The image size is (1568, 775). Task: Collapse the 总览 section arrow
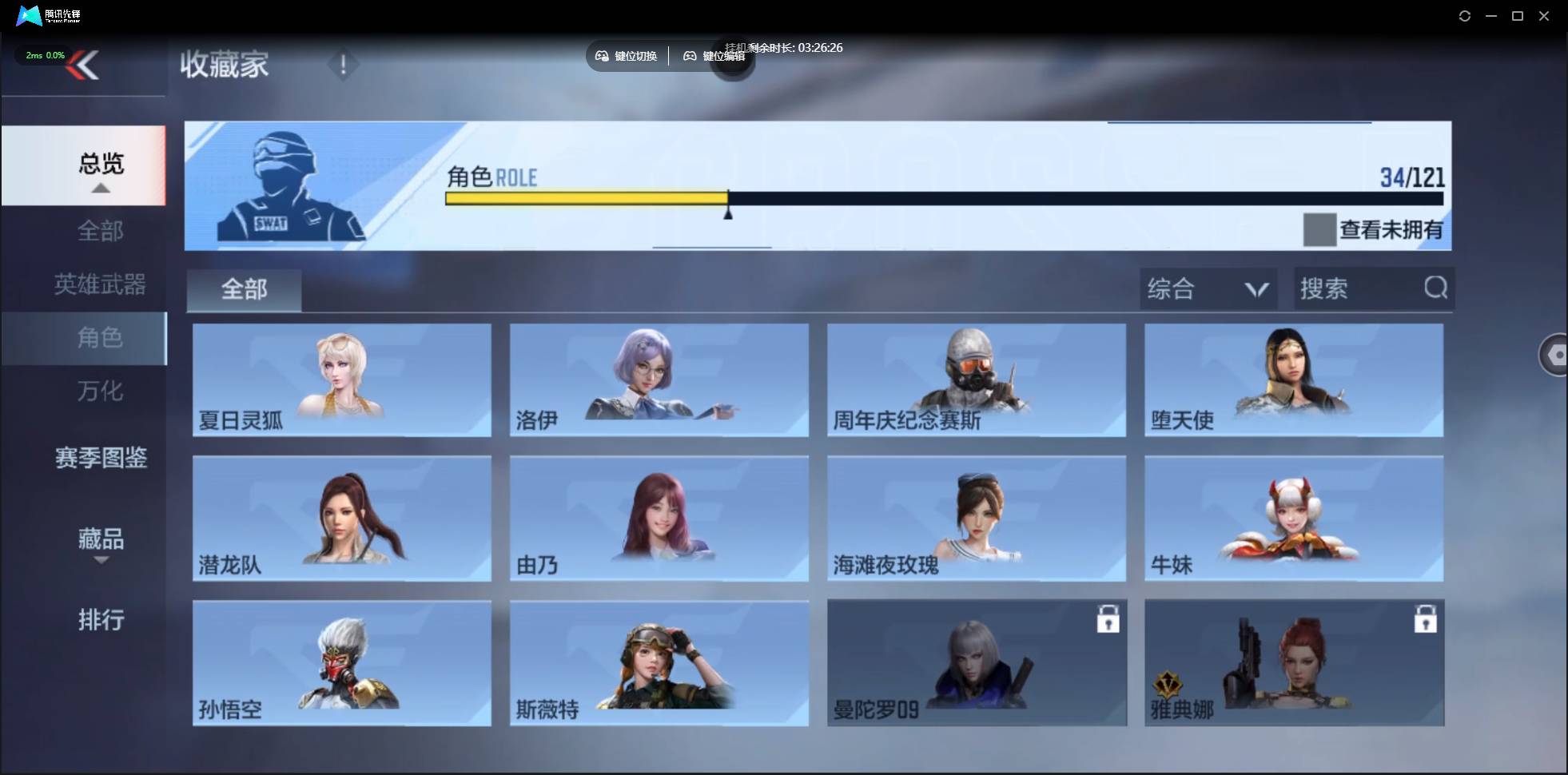[99, 188]
